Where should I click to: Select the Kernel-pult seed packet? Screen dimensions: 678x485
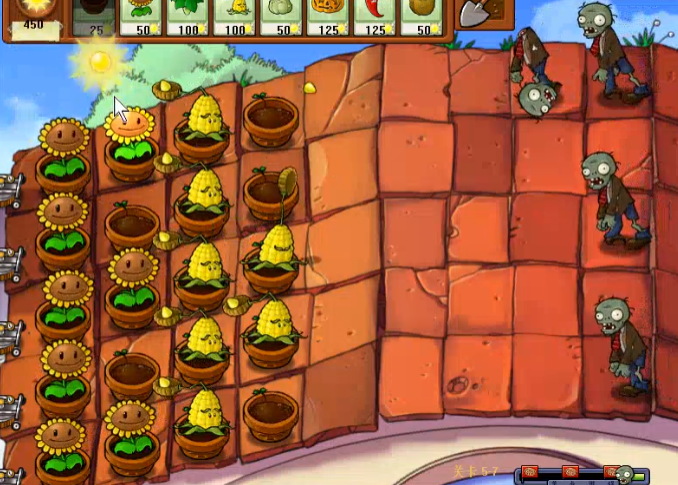point(235,18)
